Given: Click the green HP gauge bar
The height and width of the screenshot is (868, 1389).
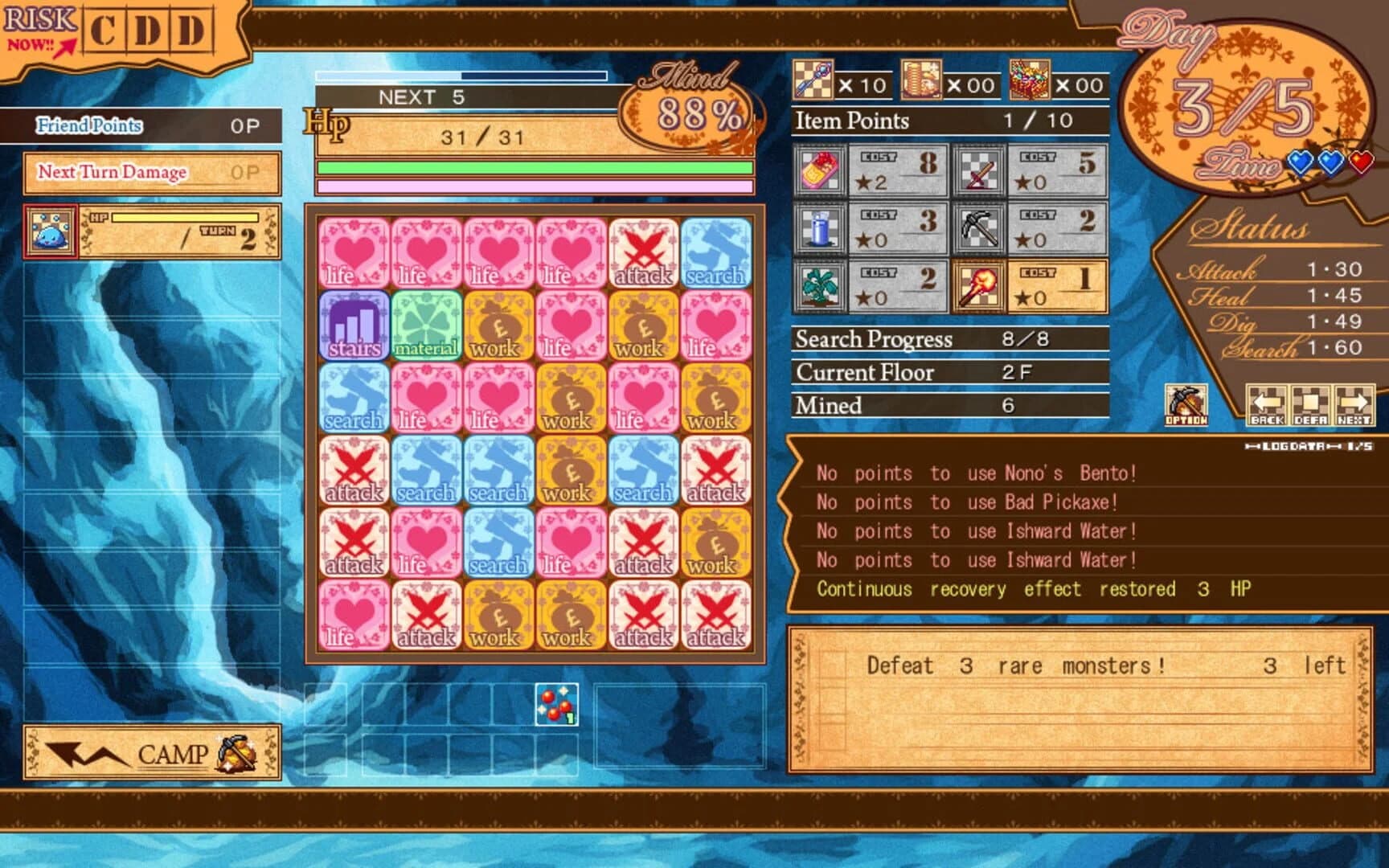Looking at the screenshot, I should tap(535, 166).
